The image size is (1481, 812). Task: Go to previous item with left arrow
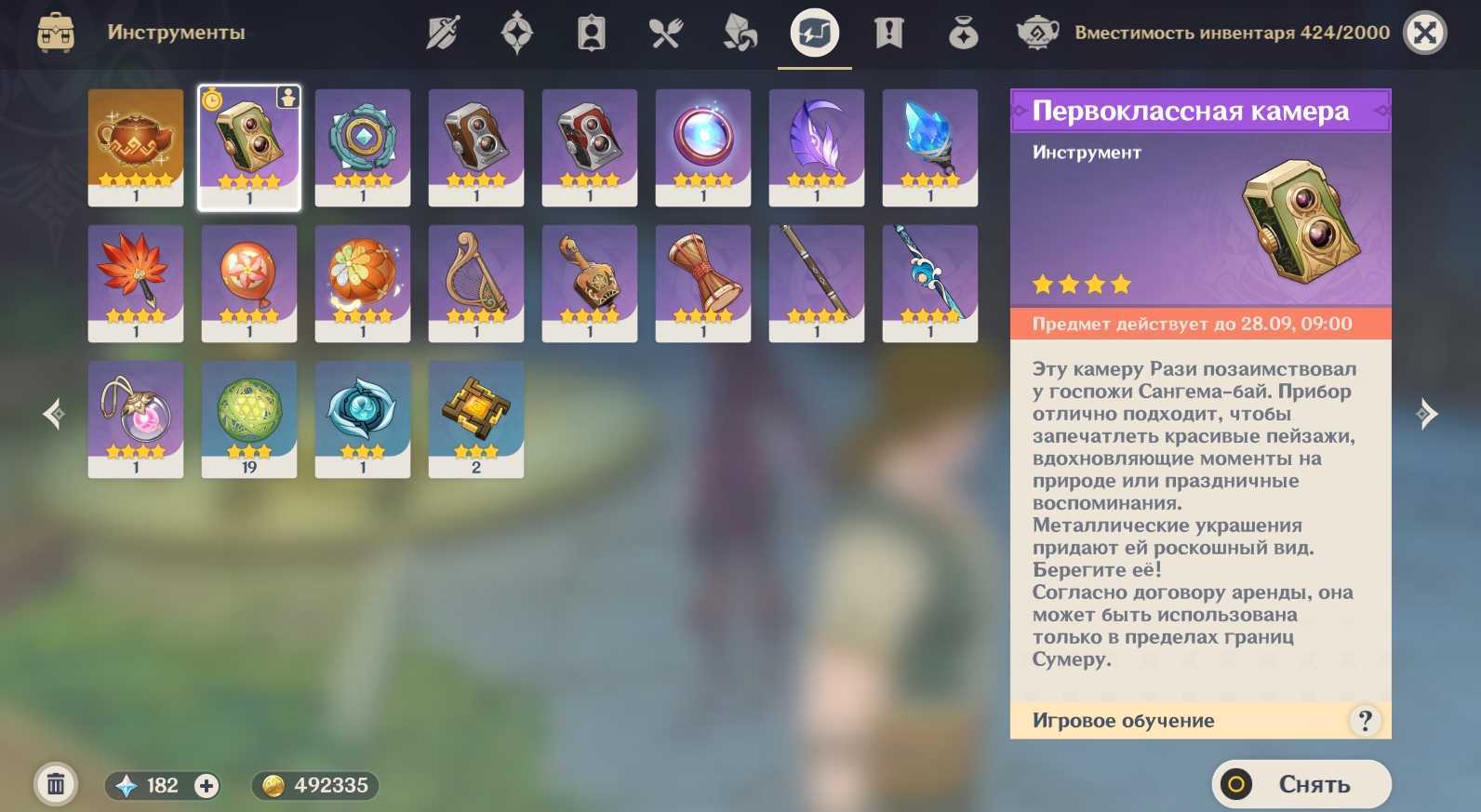click(x=54, y=414)
